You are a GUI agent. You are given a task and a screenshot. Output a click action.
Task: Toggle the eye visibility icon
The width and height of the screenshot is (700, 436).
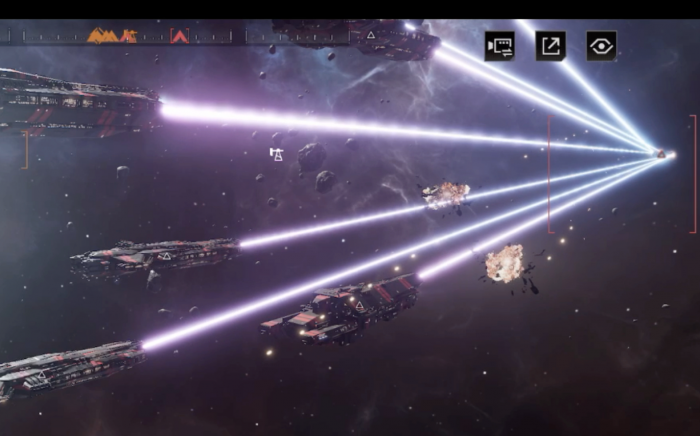[601, 46]
